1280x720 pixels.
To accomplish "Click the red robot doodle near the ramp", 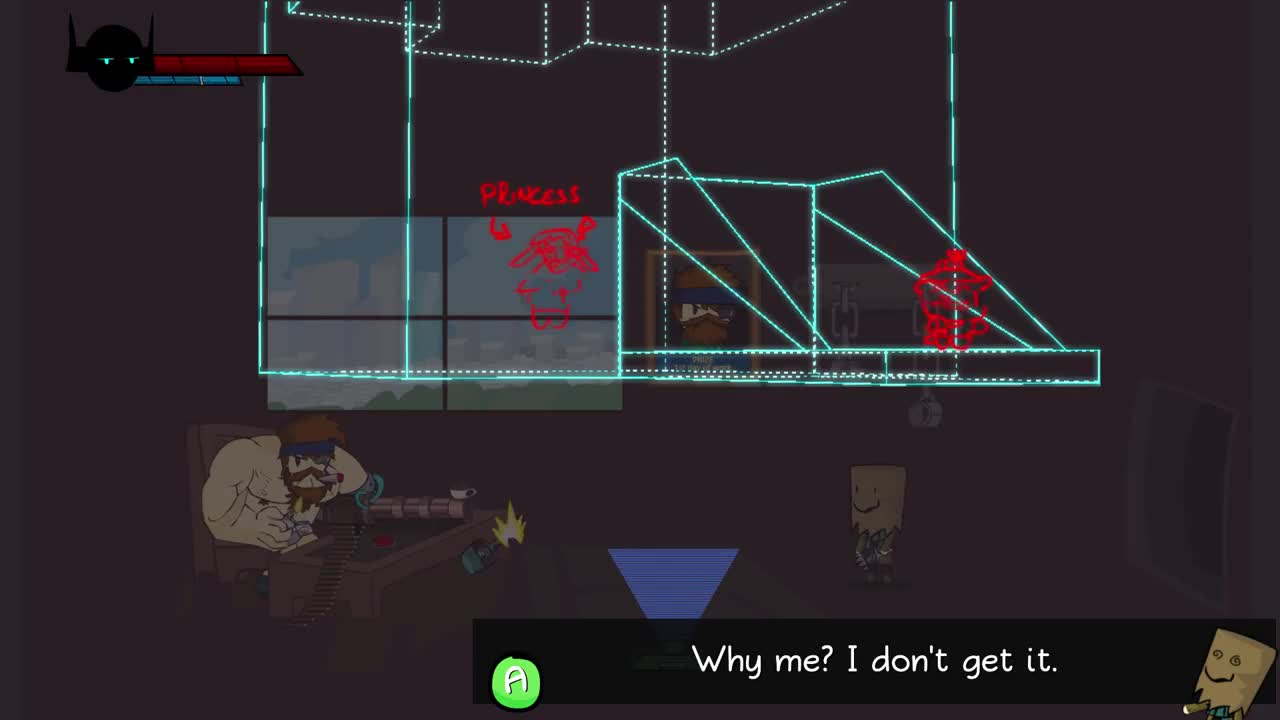I will point(952,300).
